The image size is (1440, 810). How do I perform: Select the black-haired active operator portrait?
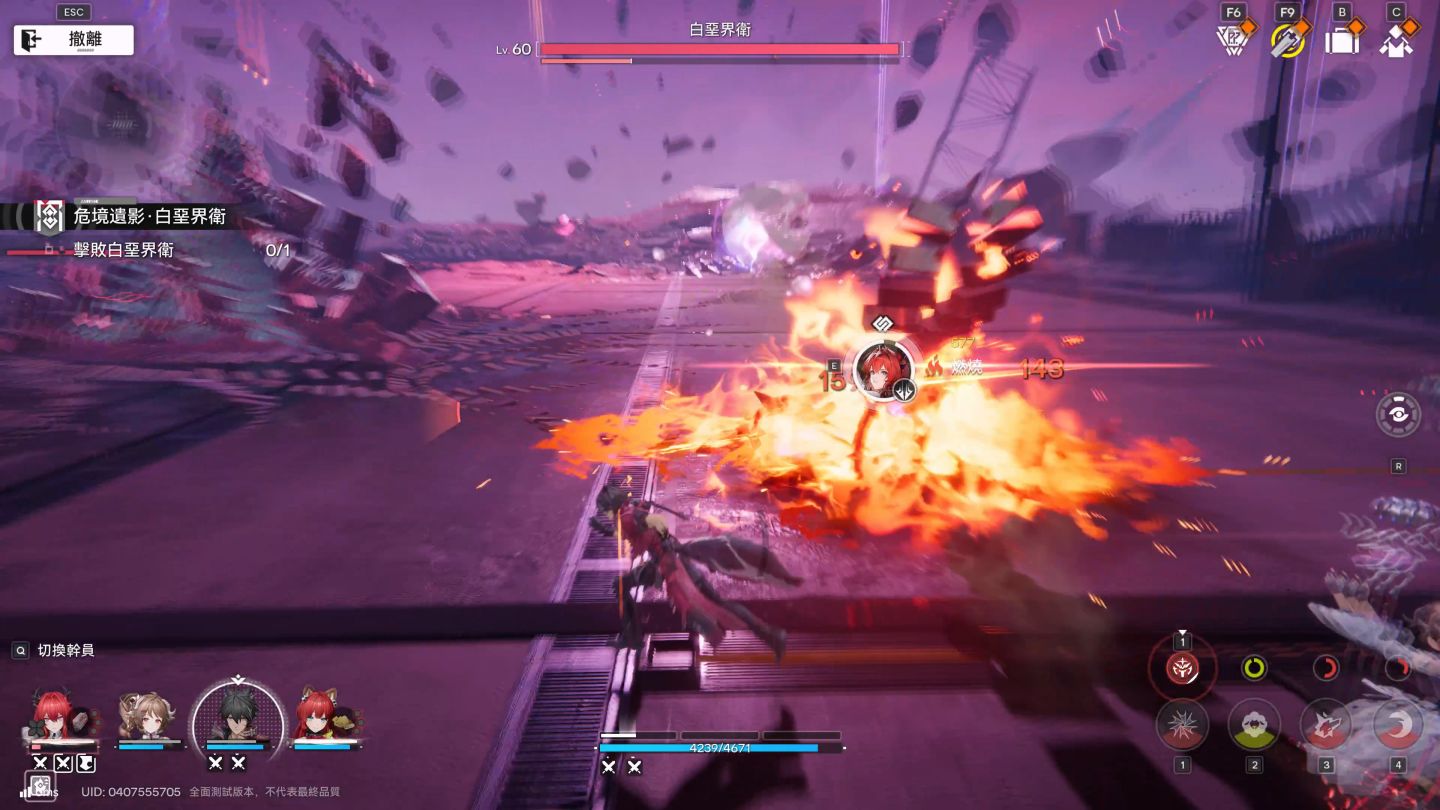(237, 714)
